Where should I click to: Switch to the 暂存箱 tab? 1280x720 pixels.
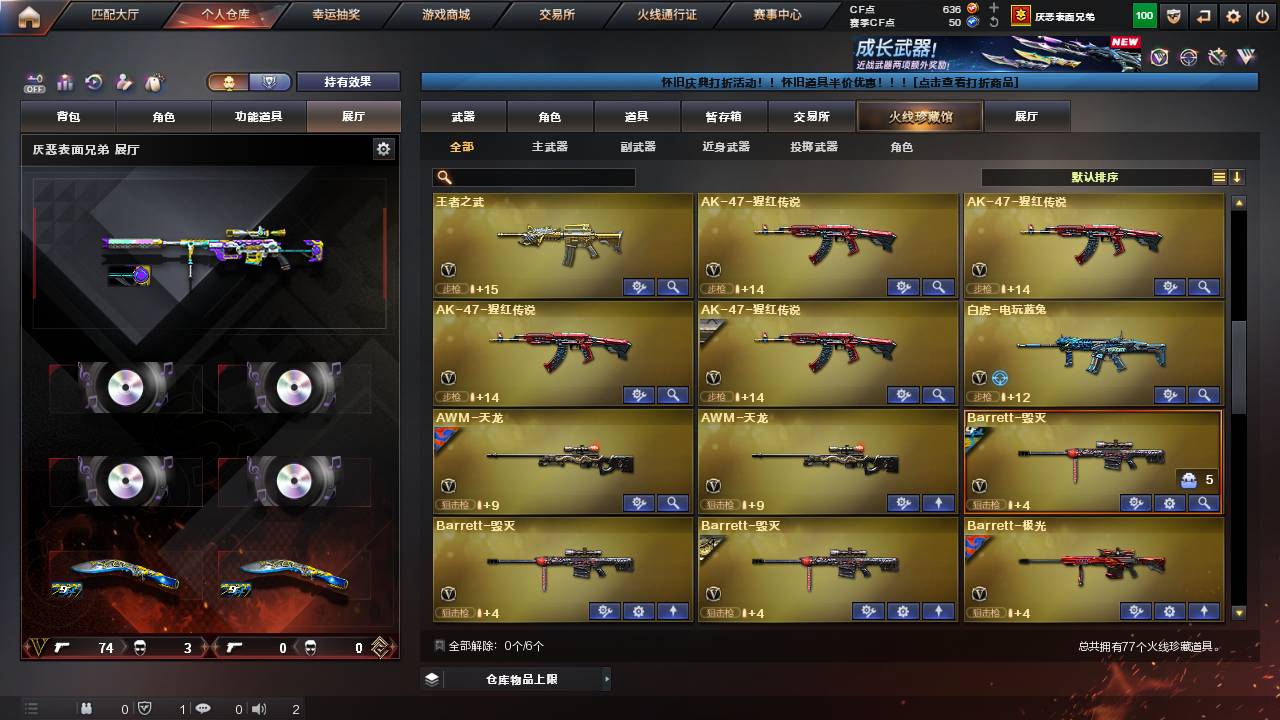tap(724, 117)
